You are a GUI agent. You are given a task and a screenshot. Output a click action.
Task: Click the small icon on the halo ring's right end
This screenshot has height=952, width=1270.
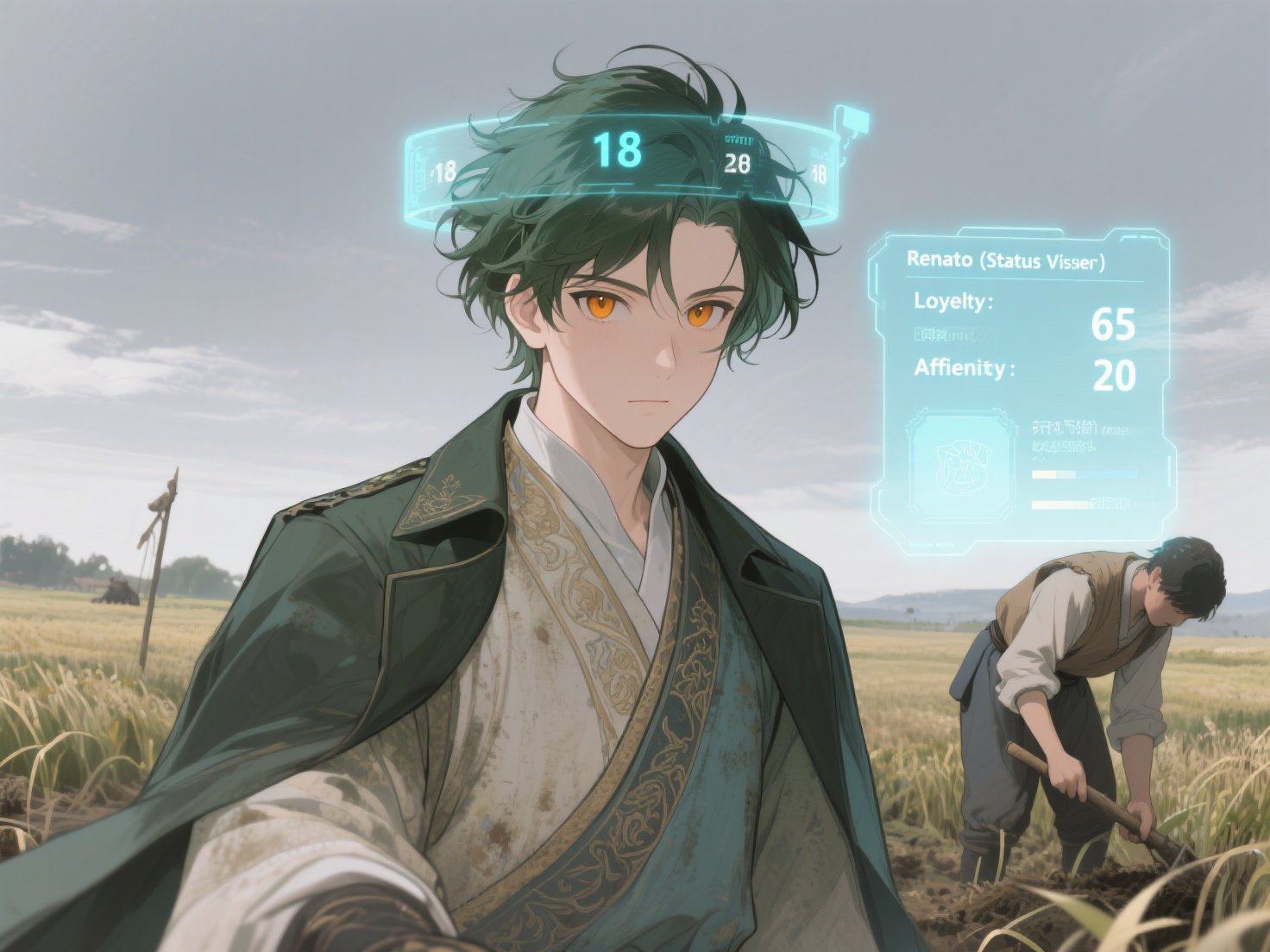click(850, 122)
